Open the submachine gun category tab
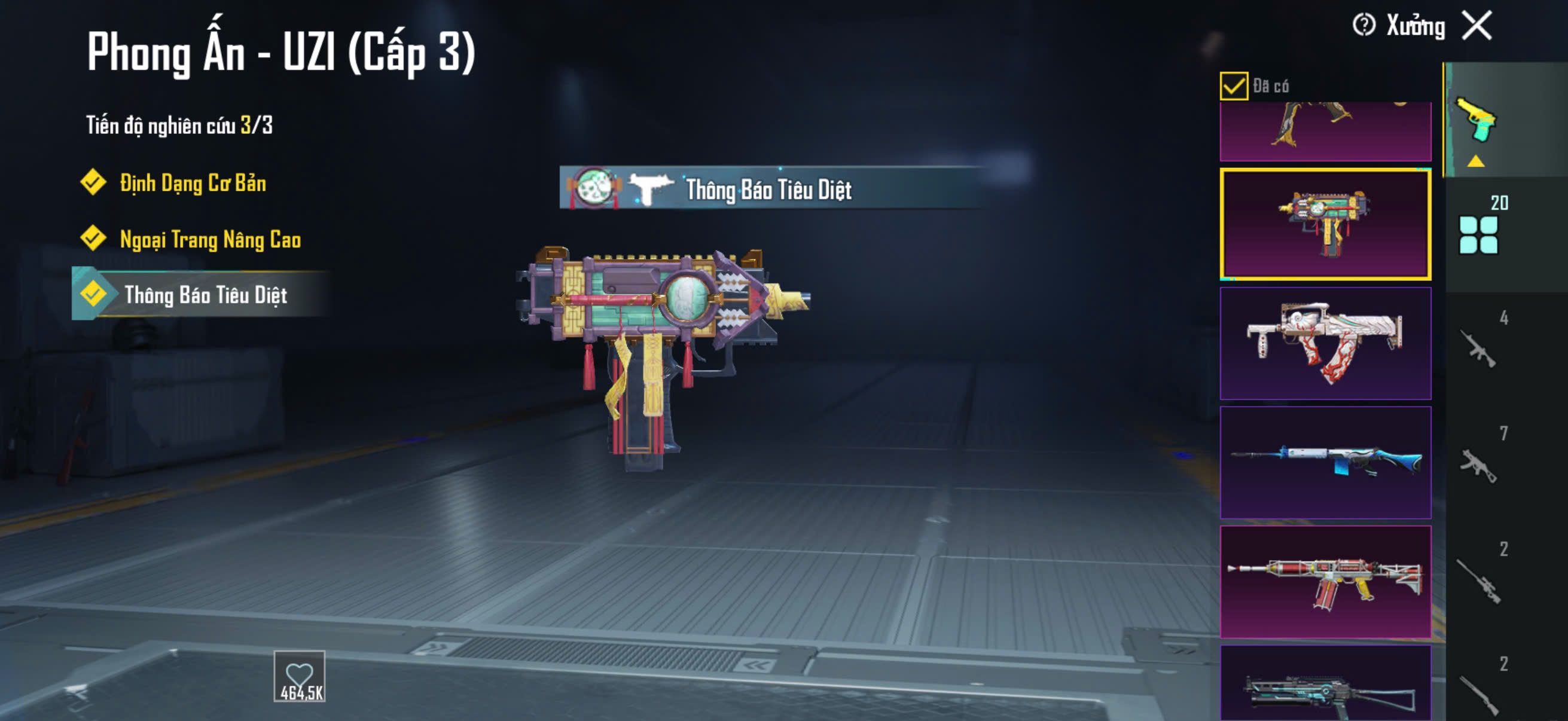Viewport: 1568px width, 721px height. coord(1478,465)
